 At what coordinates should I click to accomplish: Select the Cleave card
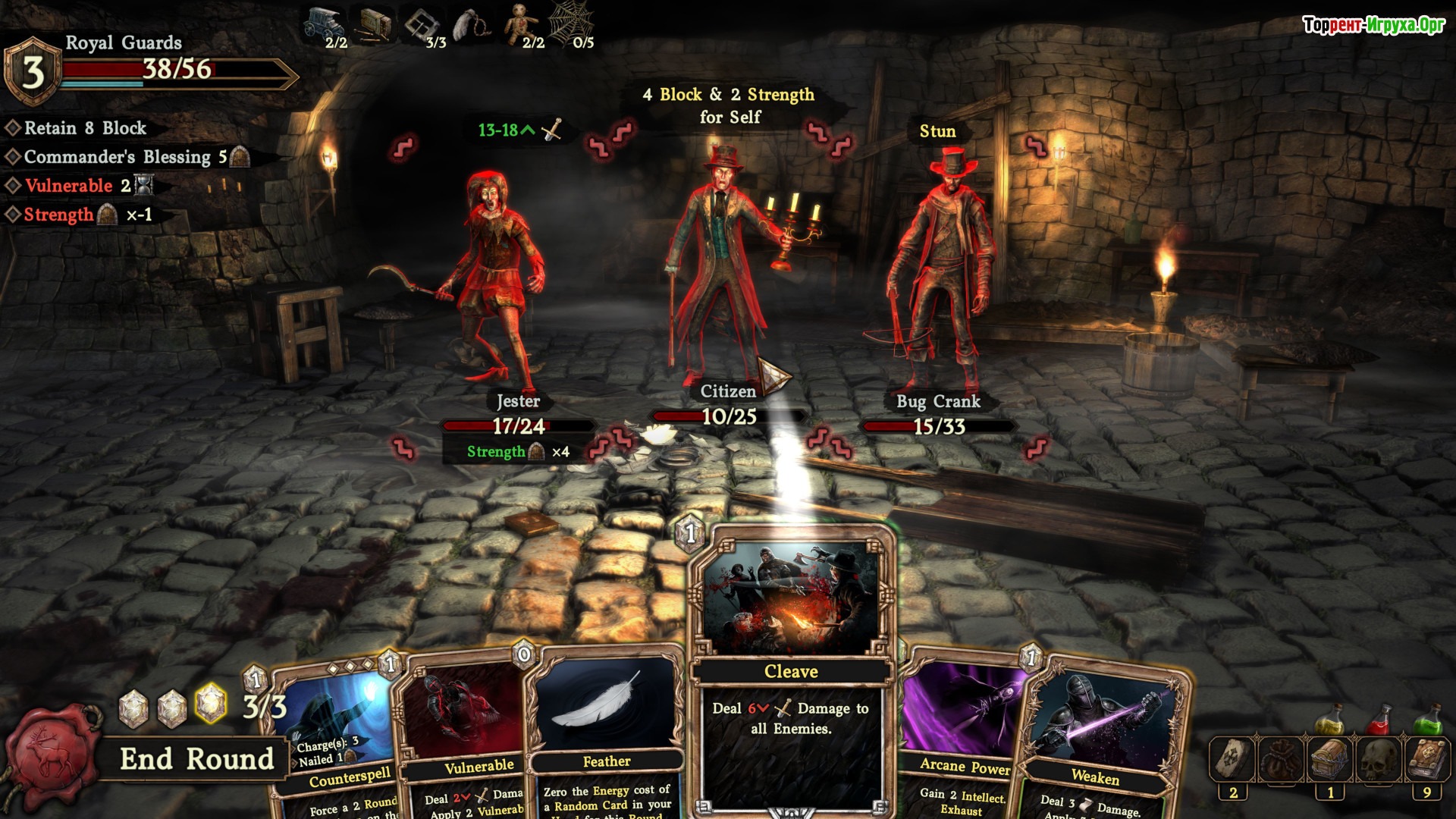click(791, 671)
